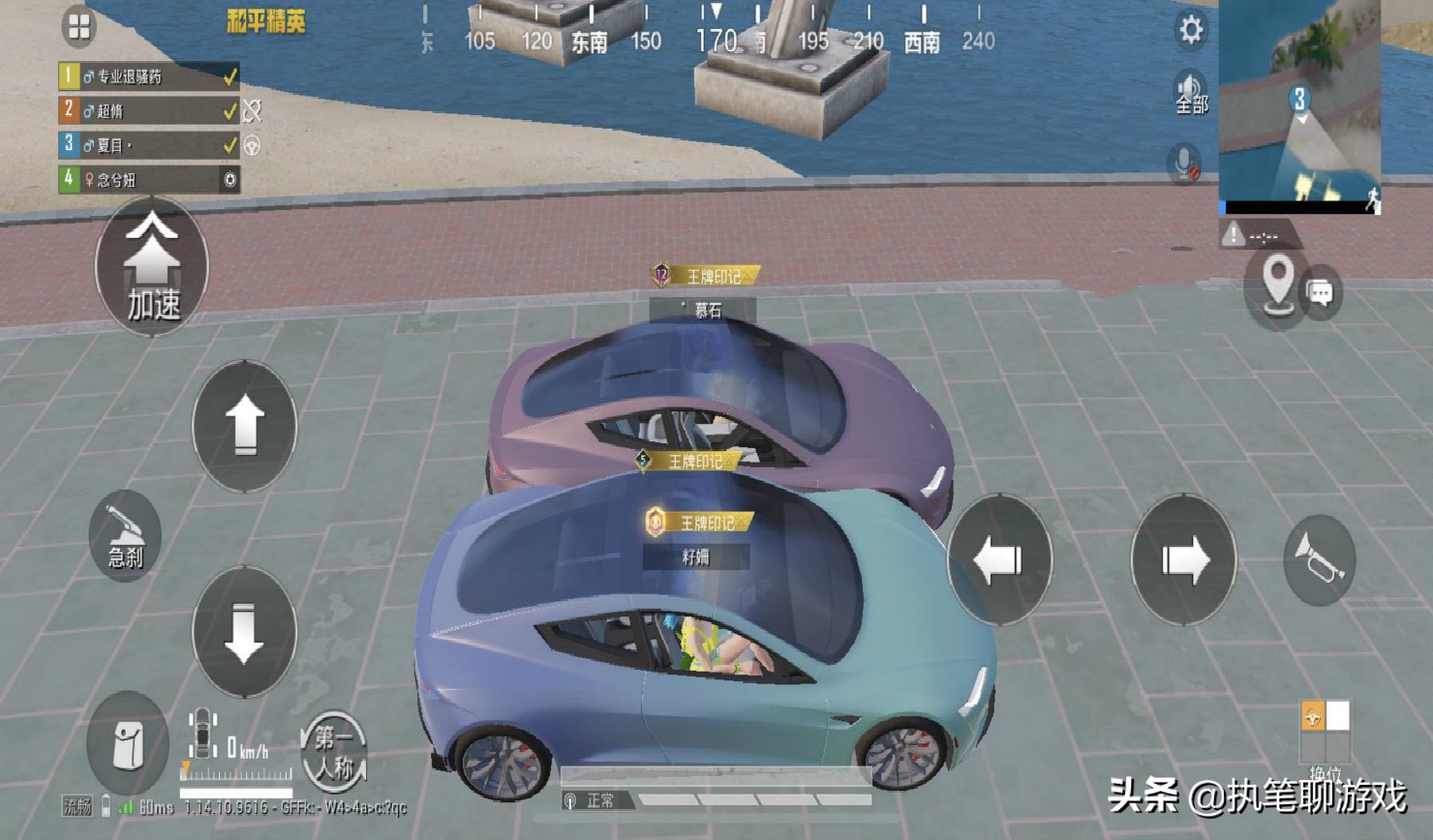This screenshot has height=840, width=1433.
Task: Open the backpack inventory
Action: pos(128,744)
